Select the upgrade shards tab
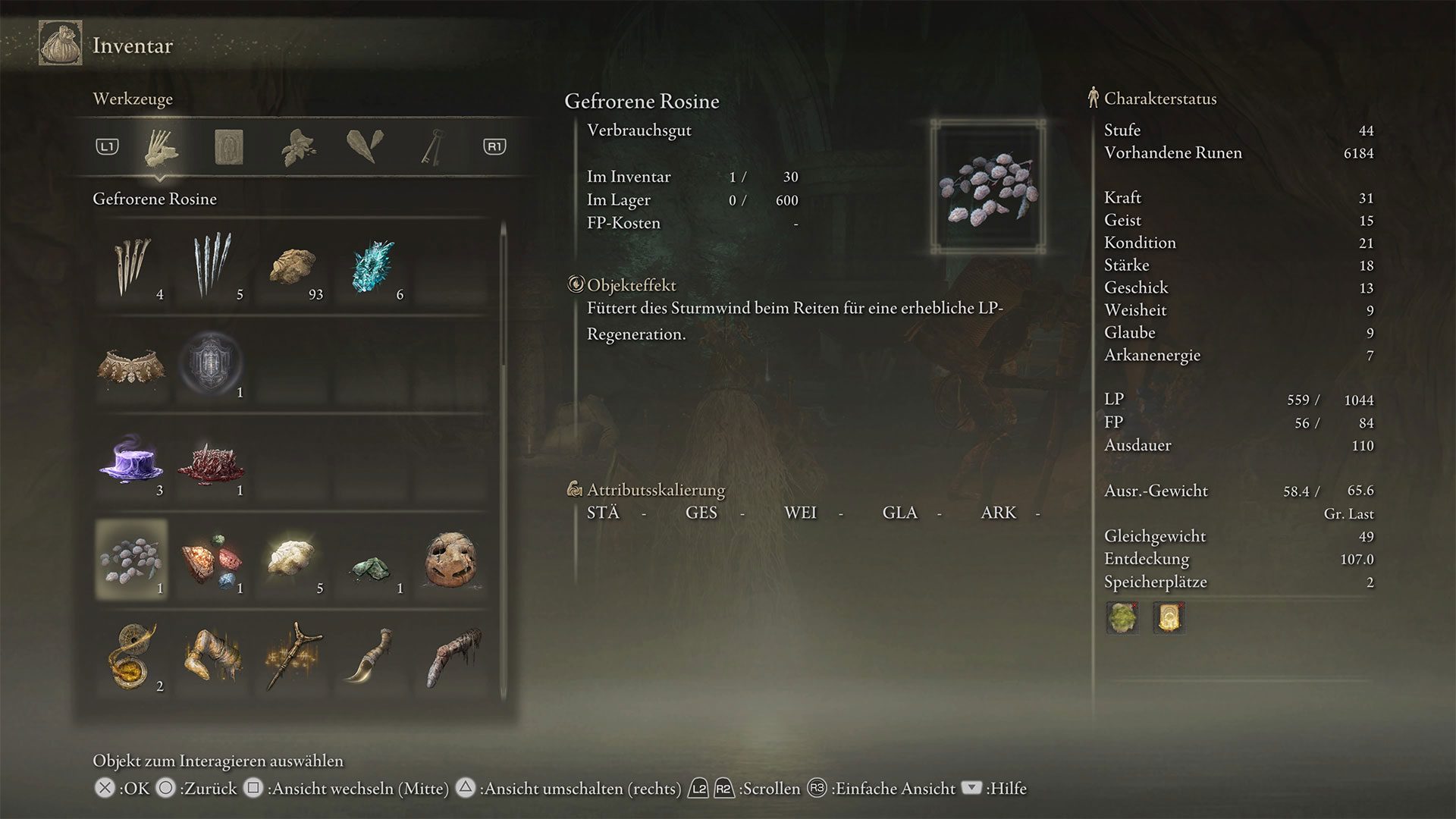 point(365,146)
